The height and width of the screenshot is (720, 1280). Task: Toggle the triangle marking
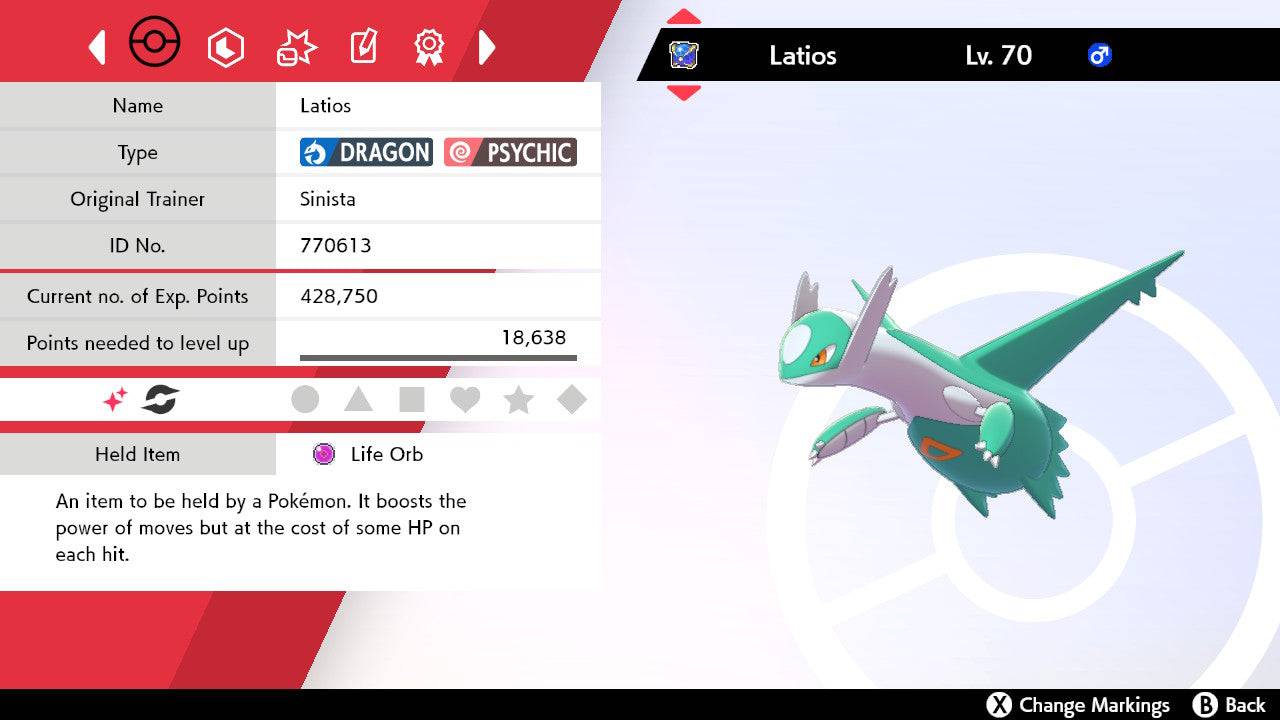tap(358, 400)
